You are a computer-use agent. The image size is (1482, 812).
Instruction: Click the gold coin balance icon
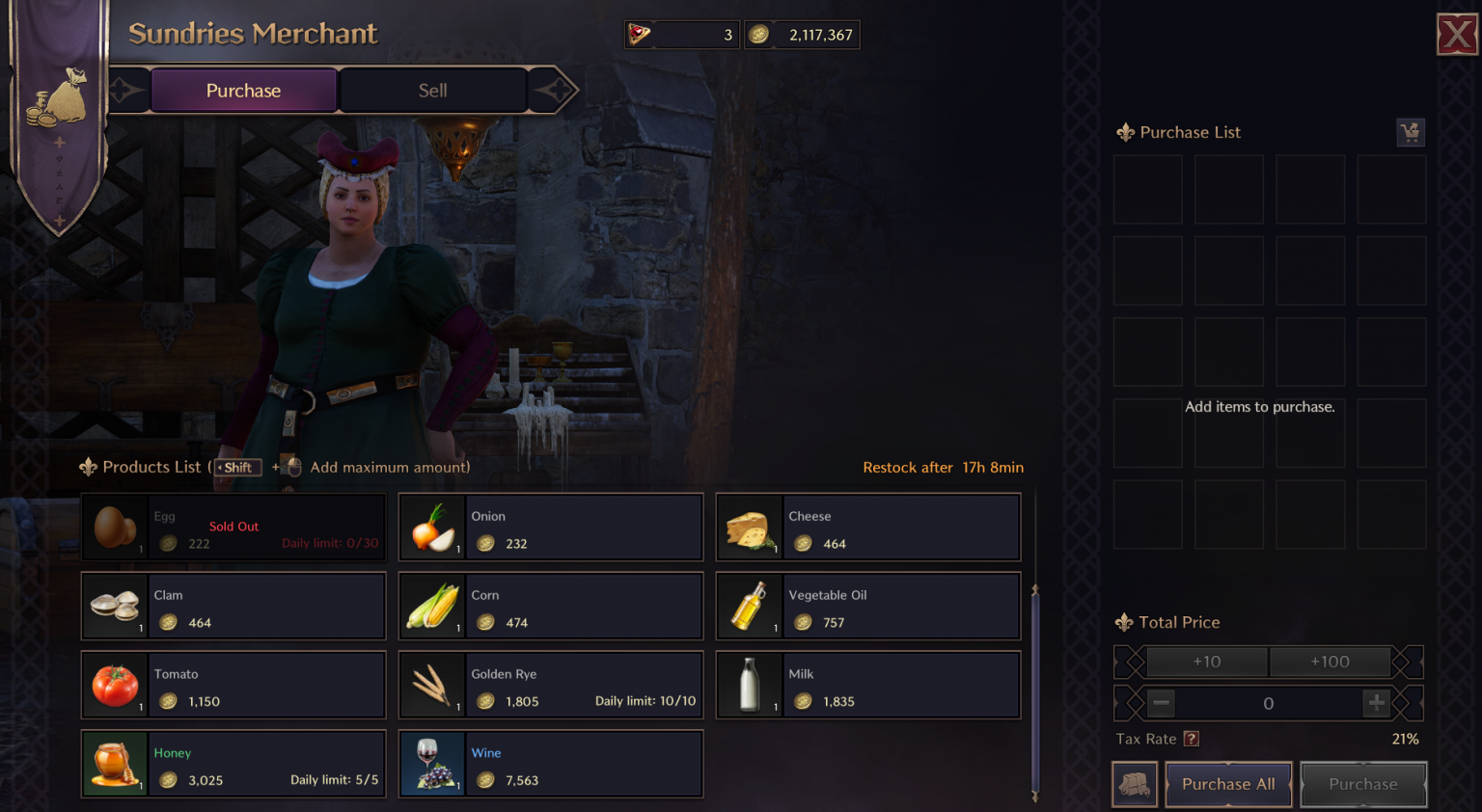pyautogui.click(x=759, y=35)
